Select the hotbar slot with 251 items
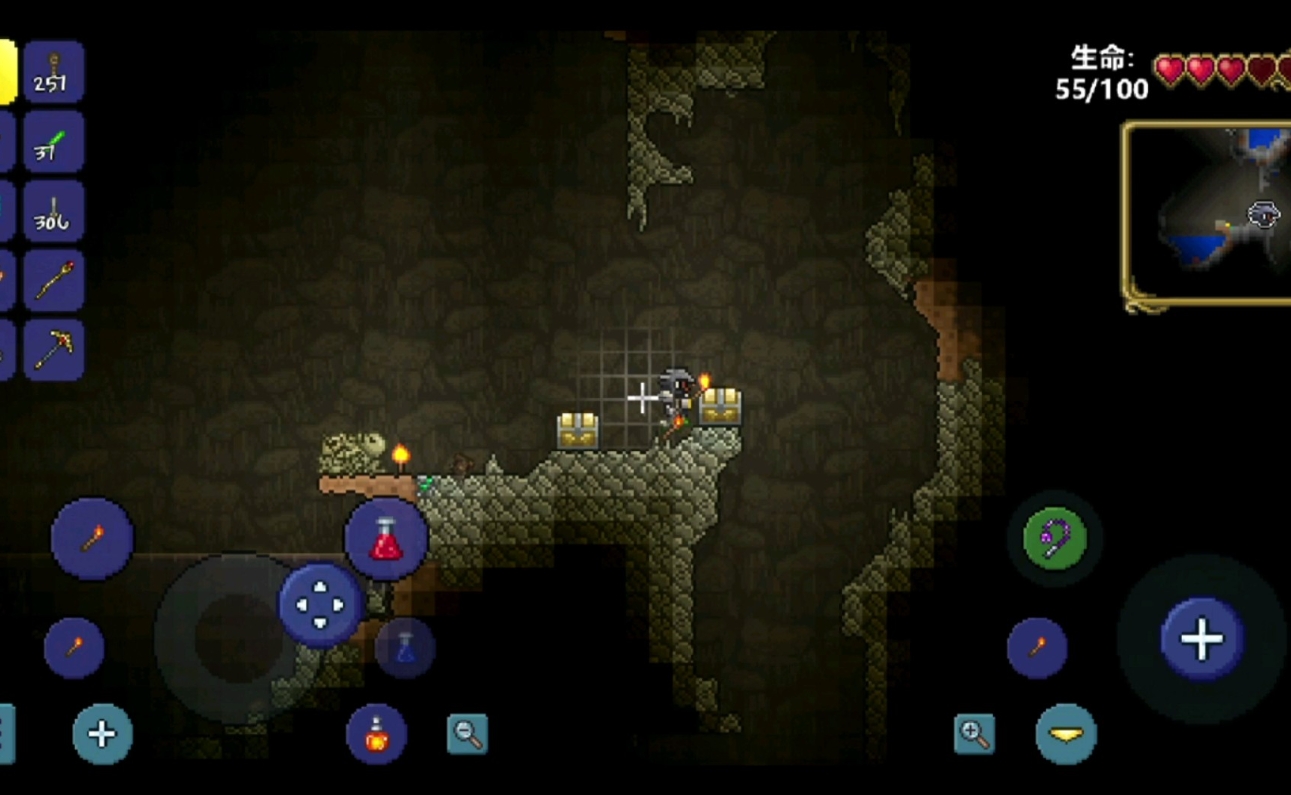 click(54, 72)
